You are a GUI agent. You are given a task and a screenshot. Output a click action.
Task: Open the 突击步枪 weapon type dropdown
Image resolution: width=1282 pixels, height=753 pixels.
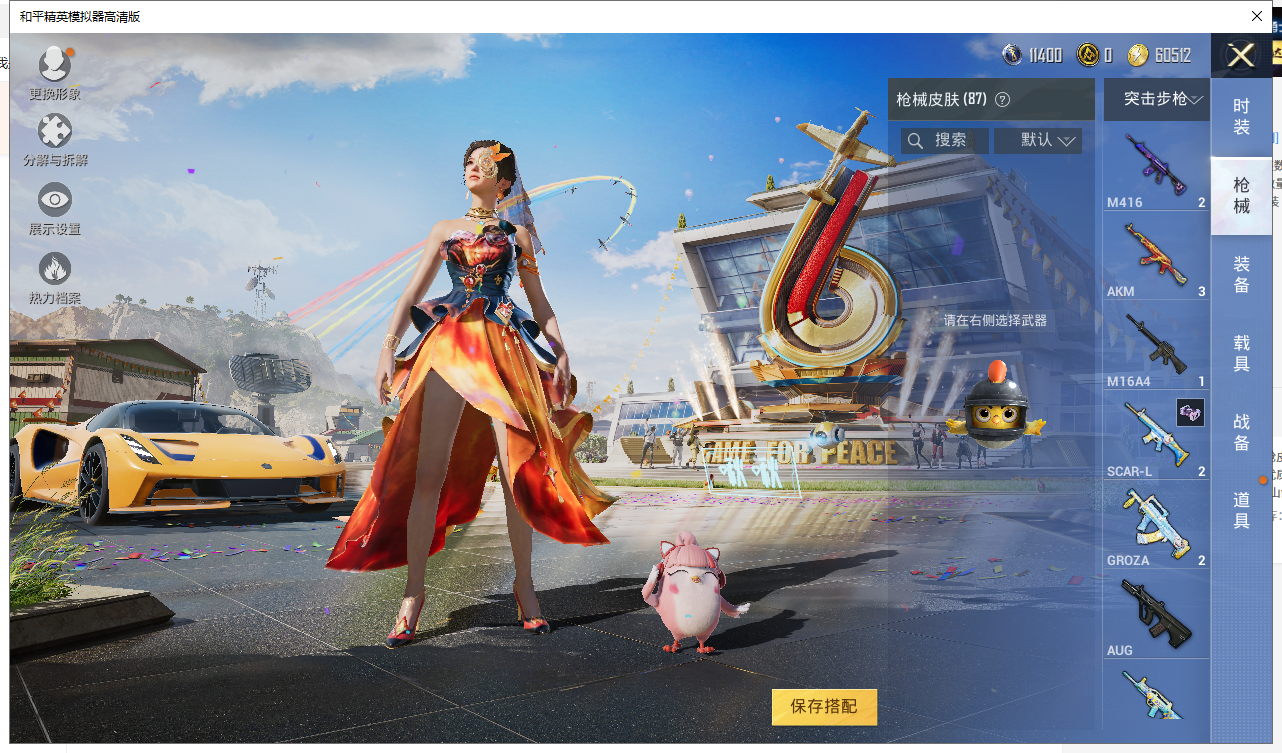[x=1156, y=99]
